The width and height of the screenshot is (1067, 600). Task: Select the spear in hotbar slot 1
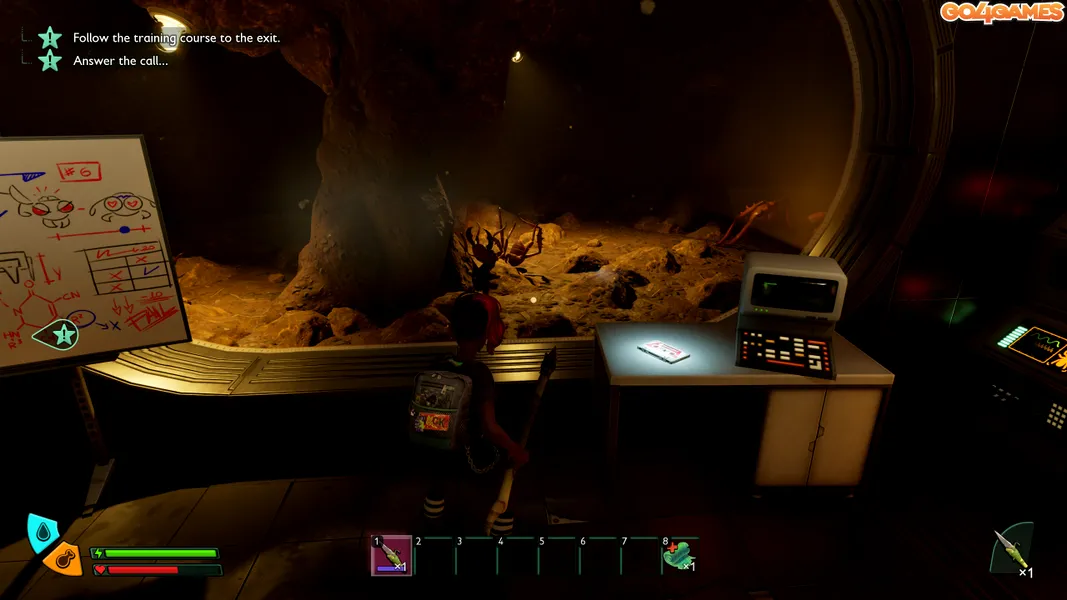tap(391, 556)
